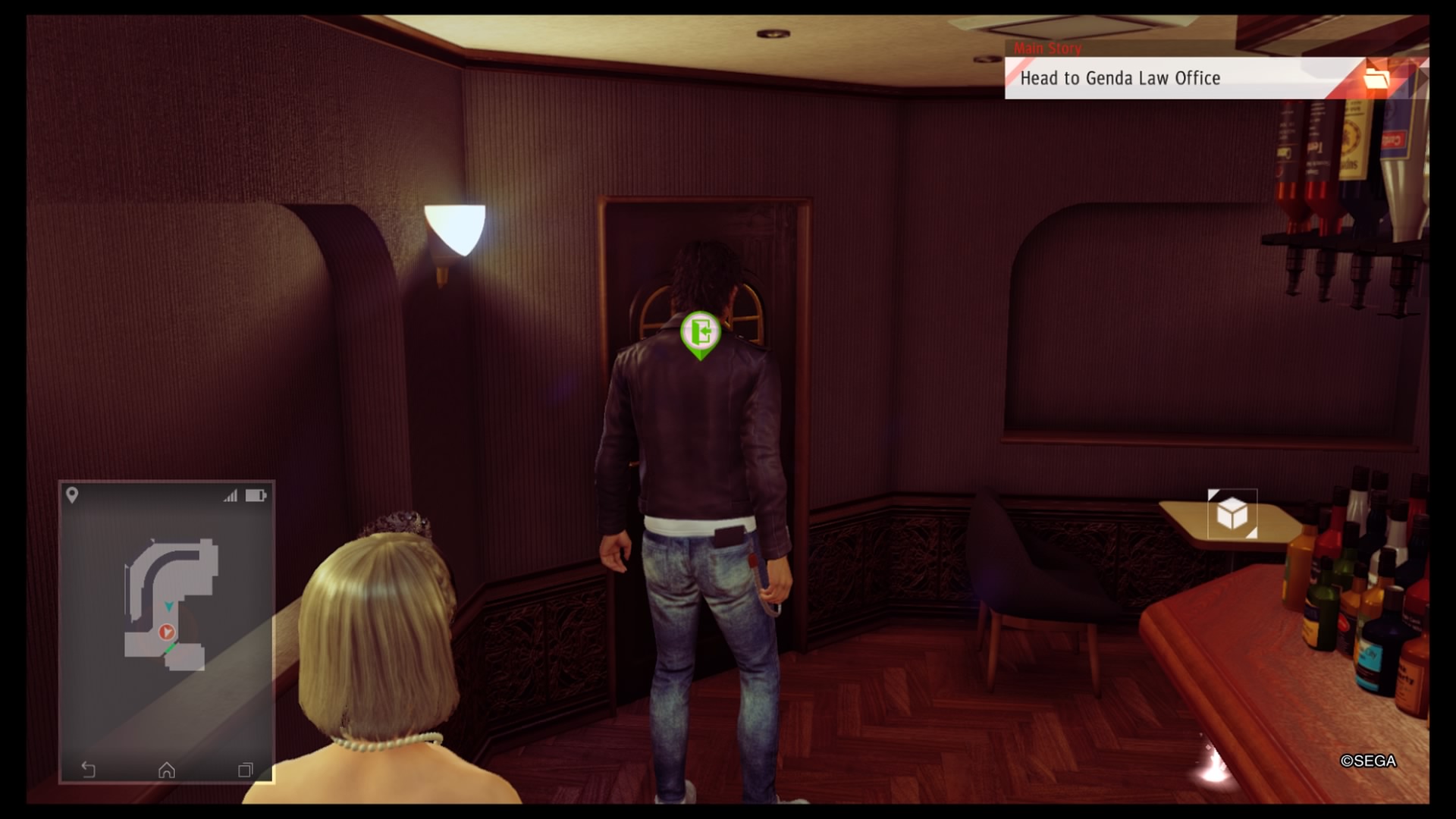This screenshot has width=1456, height=819.
Task: Click the red player arrow on minimap
Action: point(167,632)
